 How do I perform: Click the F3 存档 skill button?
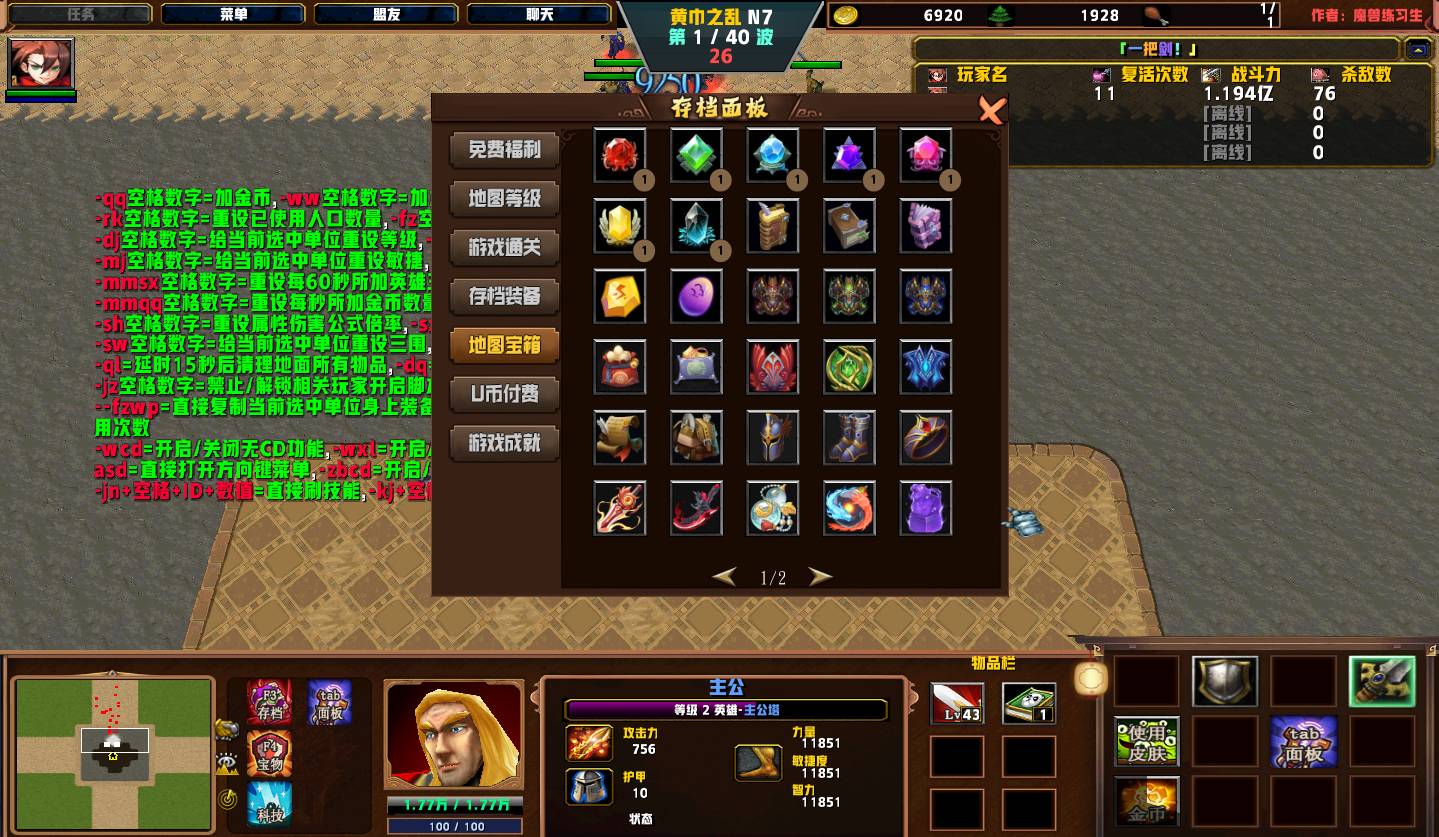(x=269, y=702)
